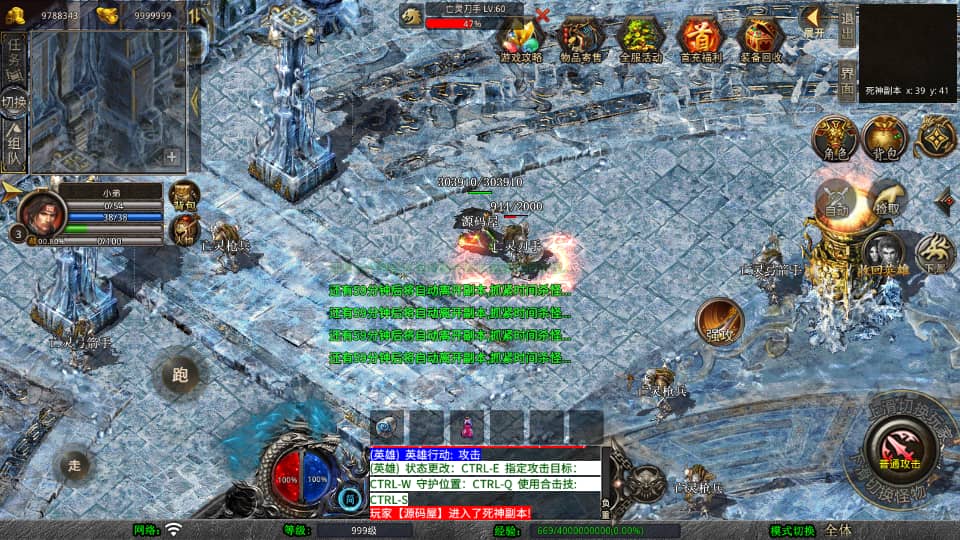Open the 物品寄售 item consignment icon
Image resolution: width=960 pixels, height=540 pixels.
[x=580, y=37]
